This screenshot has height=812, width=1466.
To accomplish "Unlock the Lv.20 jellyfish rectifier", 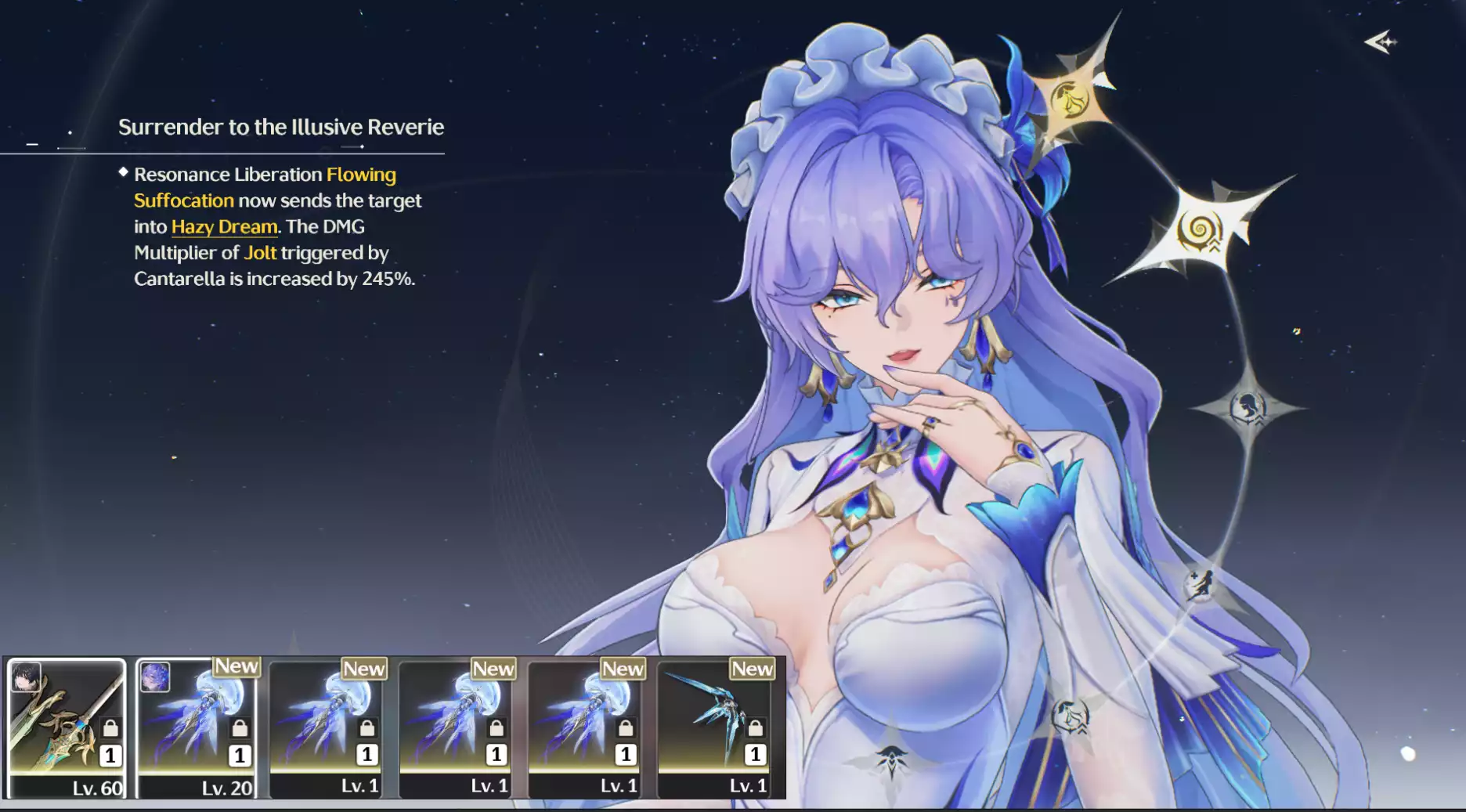I will [x=241, y=727].
